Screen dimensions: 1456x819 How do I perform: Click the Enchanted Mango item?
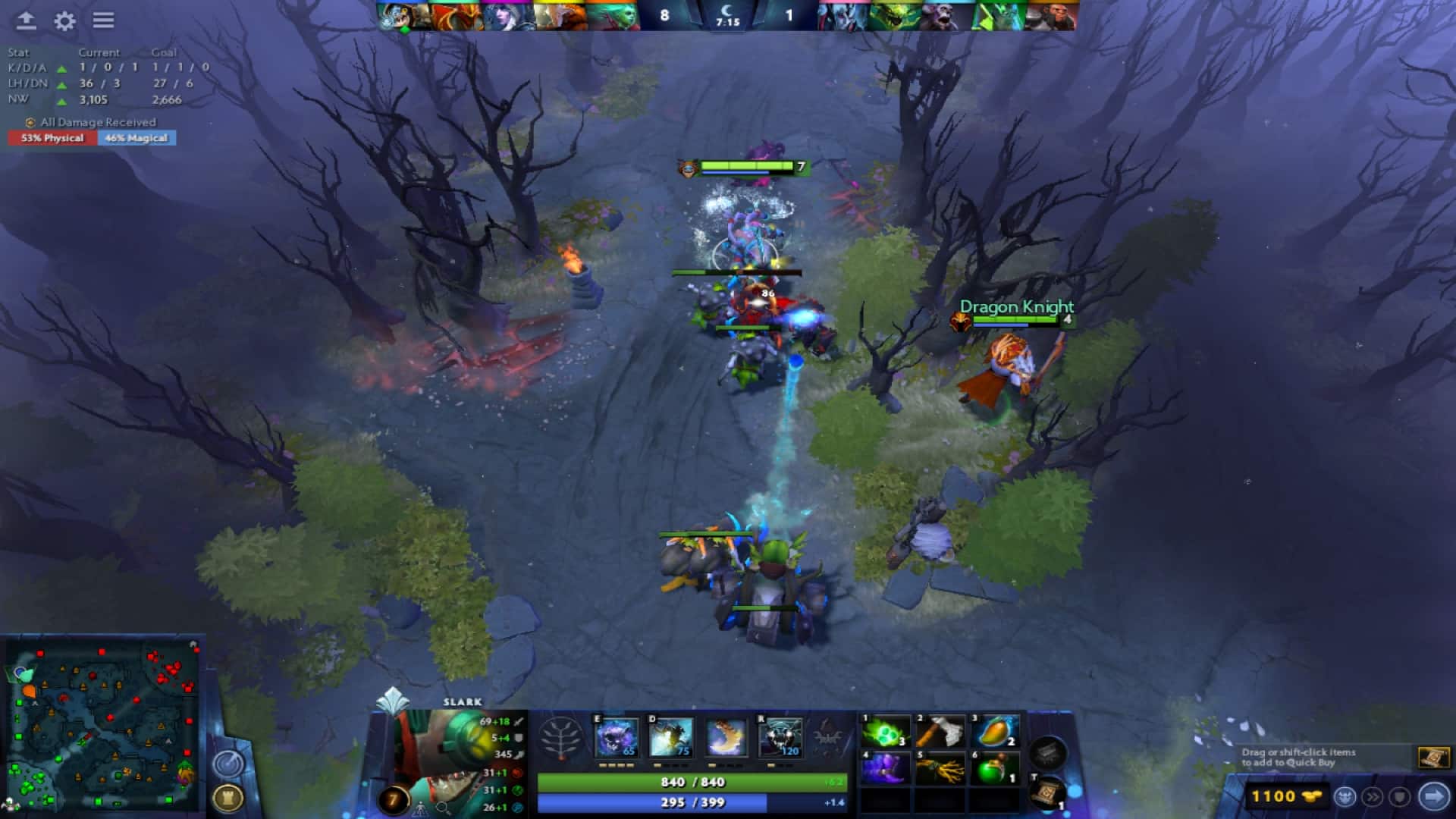[x=993, y=732]
